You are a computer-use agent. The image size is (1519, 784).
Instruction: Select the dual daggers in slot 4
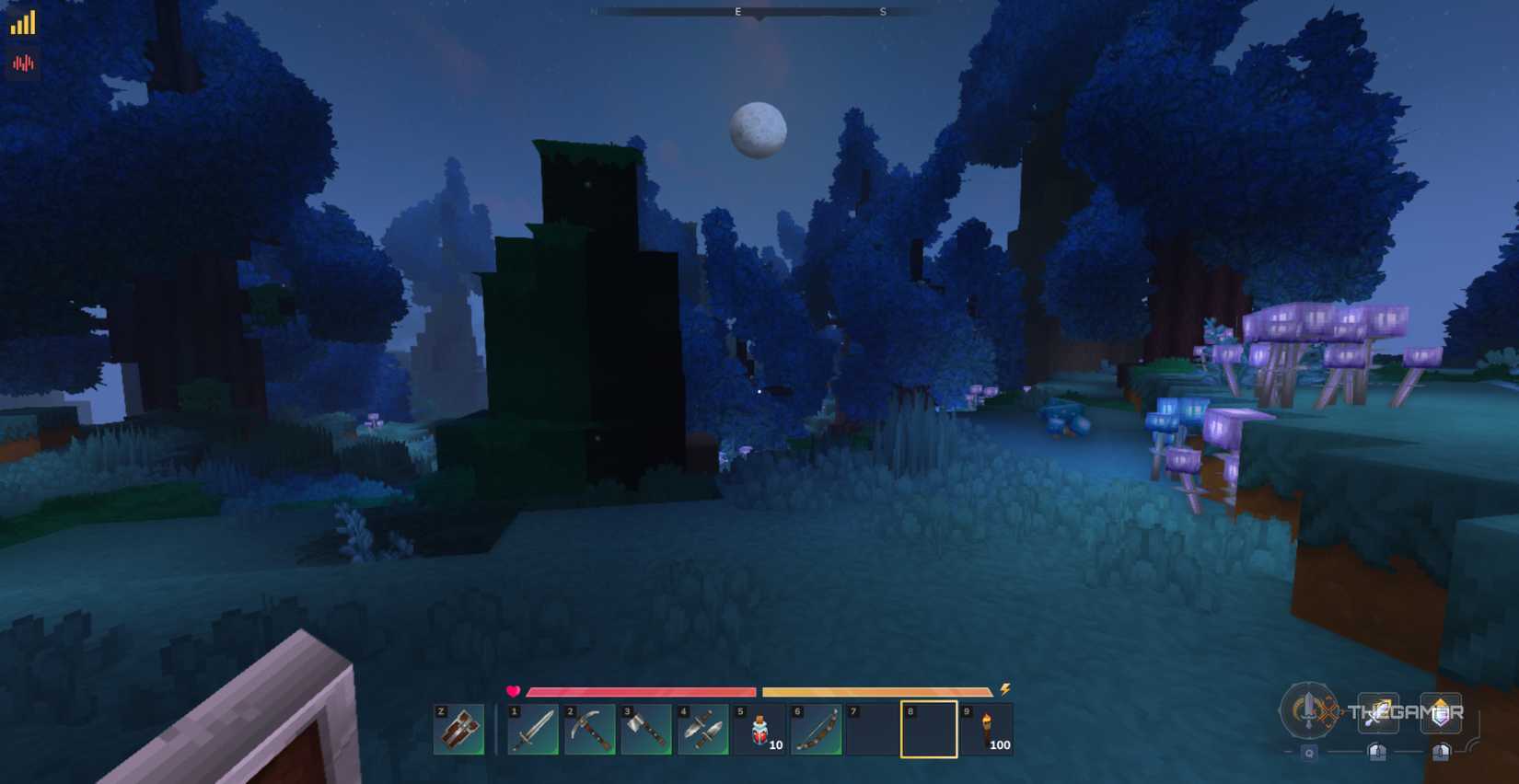tap(705, 729)
